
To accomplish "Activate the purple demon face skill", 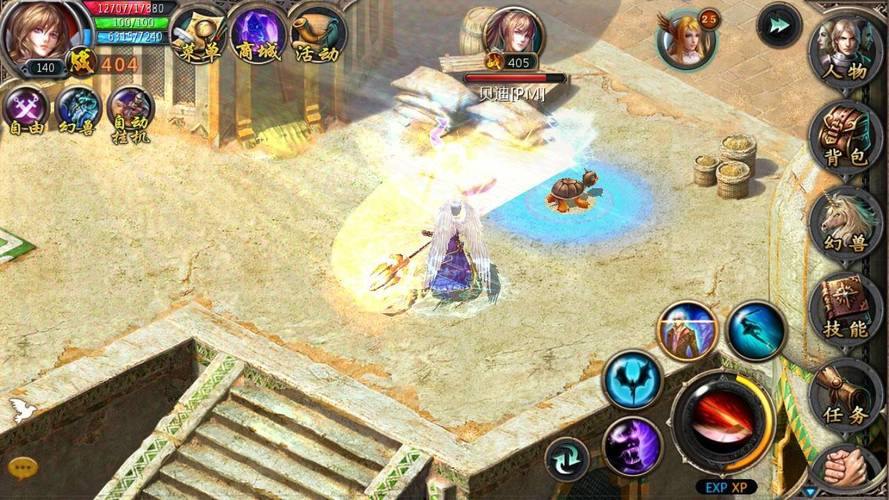I will 632,445.
